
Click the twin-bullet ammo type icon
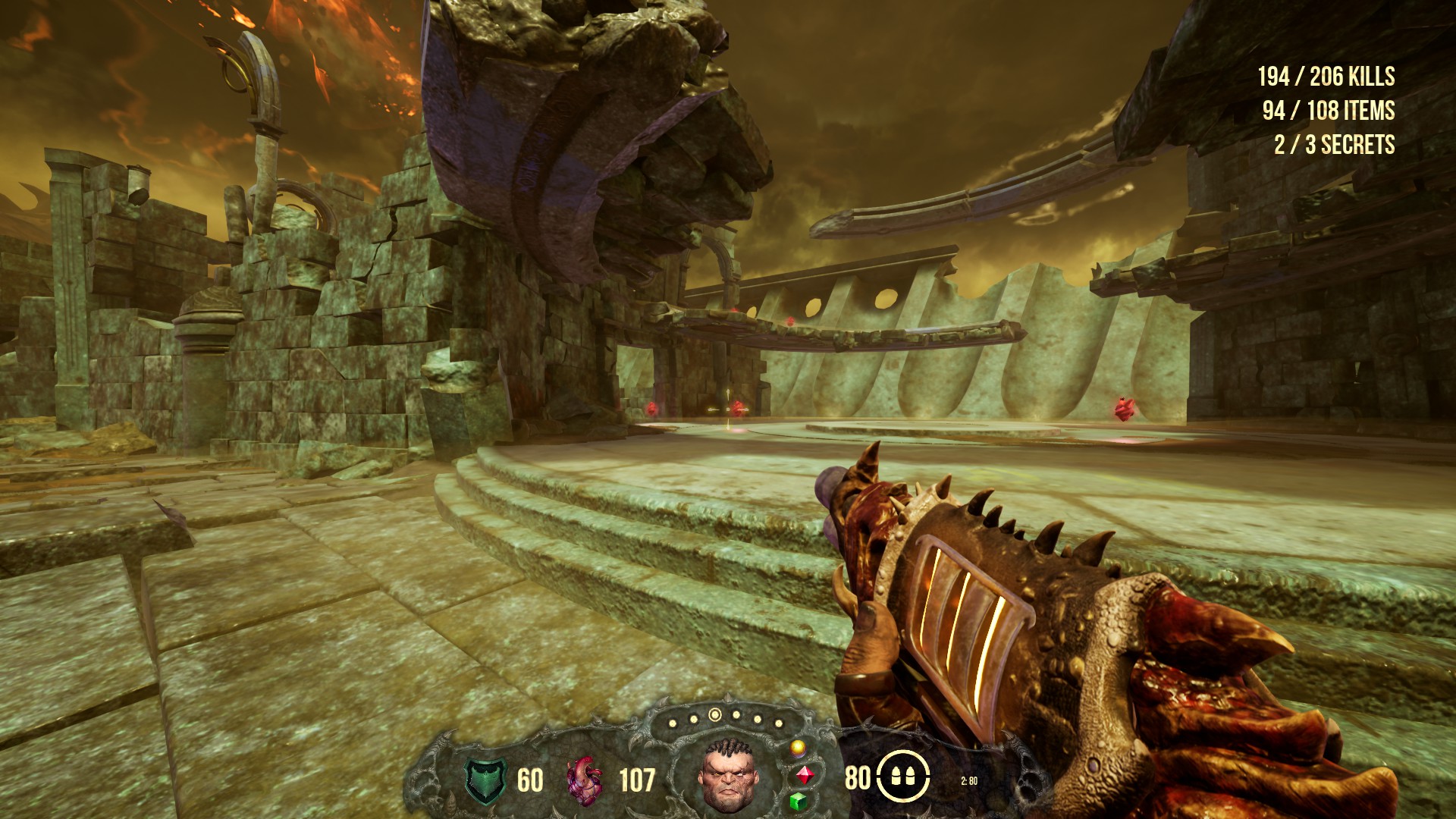point(903,777)
